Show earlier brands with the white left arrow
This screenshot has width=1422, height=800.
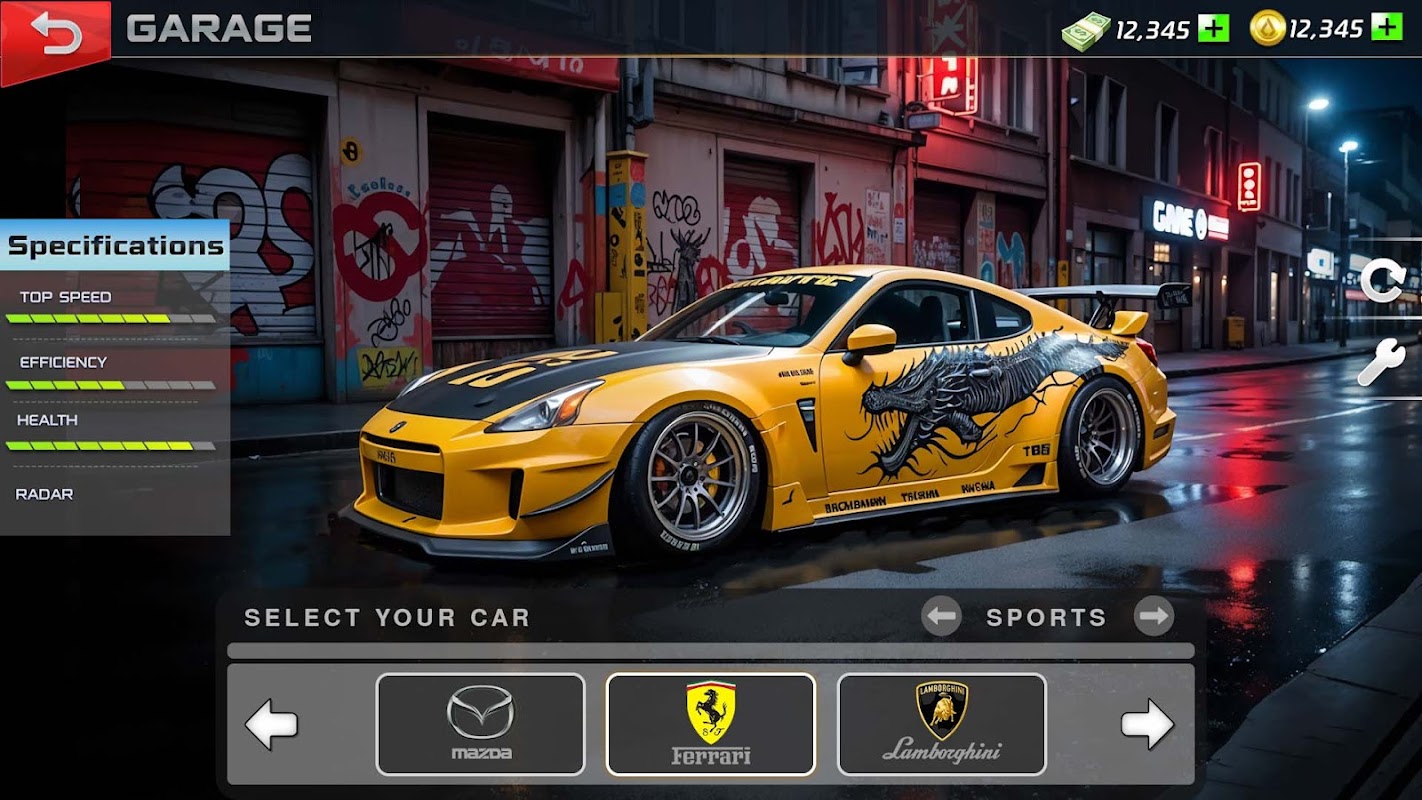tap(272, 724)
